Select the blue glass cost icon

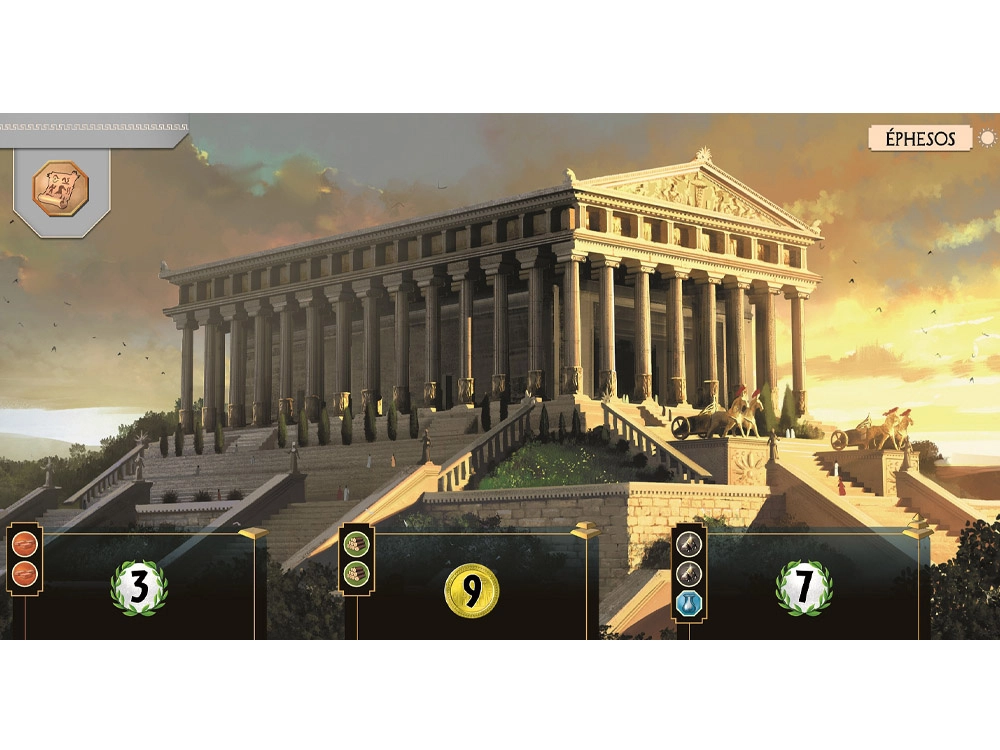(x=689, y=602)
